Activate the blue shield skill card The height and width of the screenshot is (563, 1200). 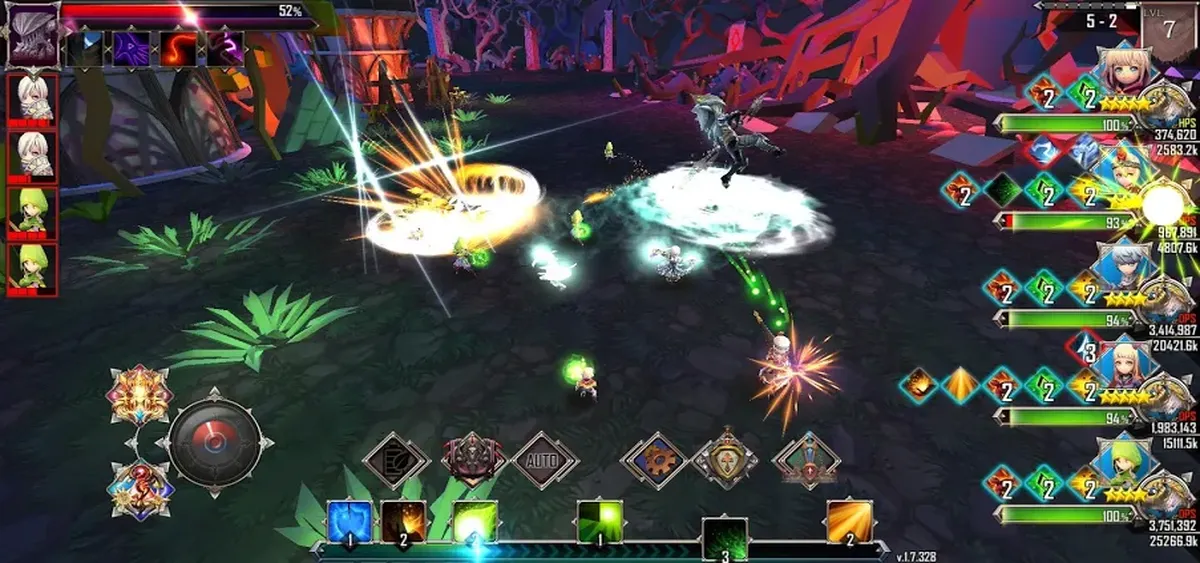(350, 522)
